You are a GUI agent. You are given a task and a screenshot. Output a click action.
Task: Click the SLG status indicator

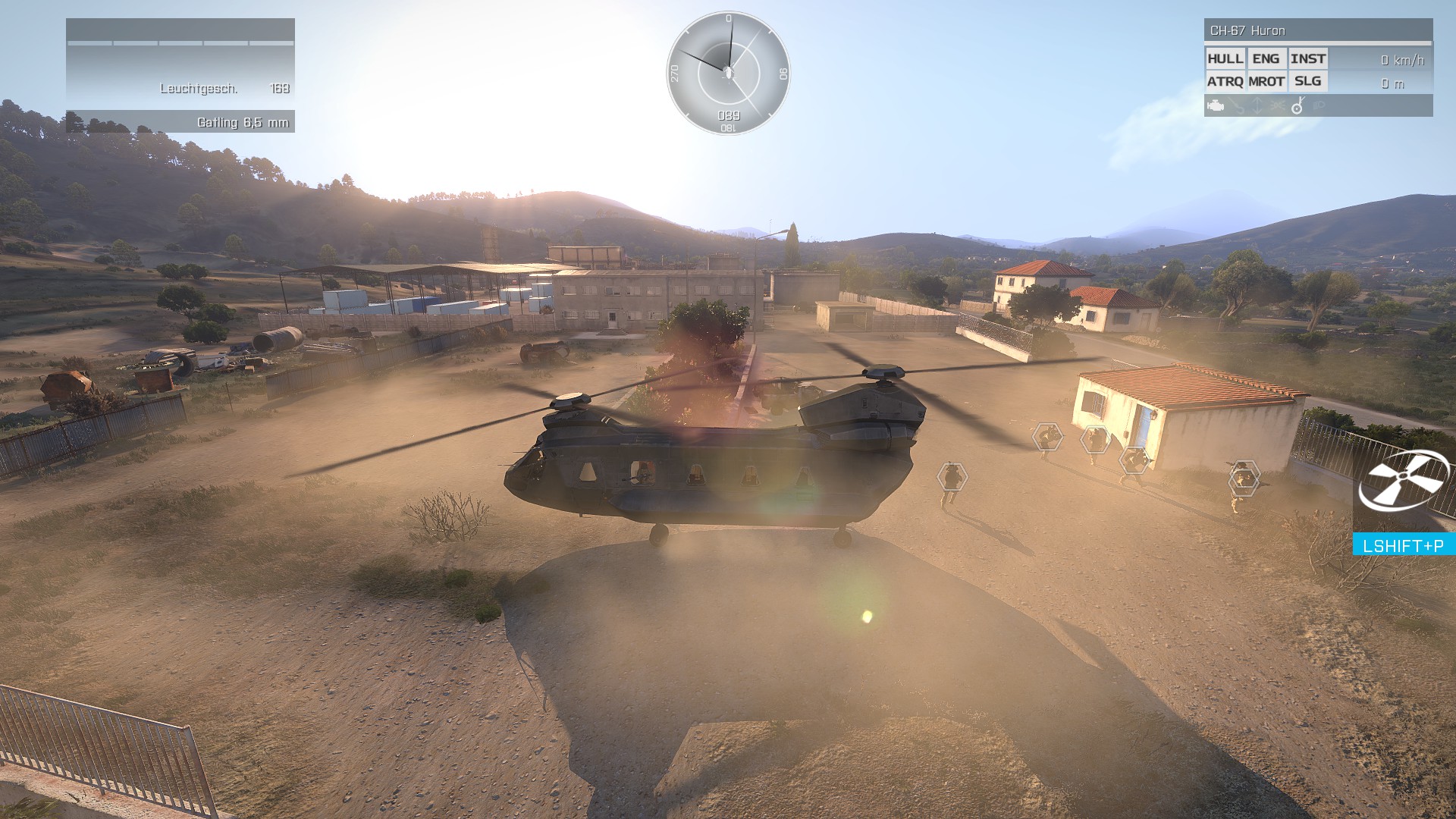[1307, 81]
